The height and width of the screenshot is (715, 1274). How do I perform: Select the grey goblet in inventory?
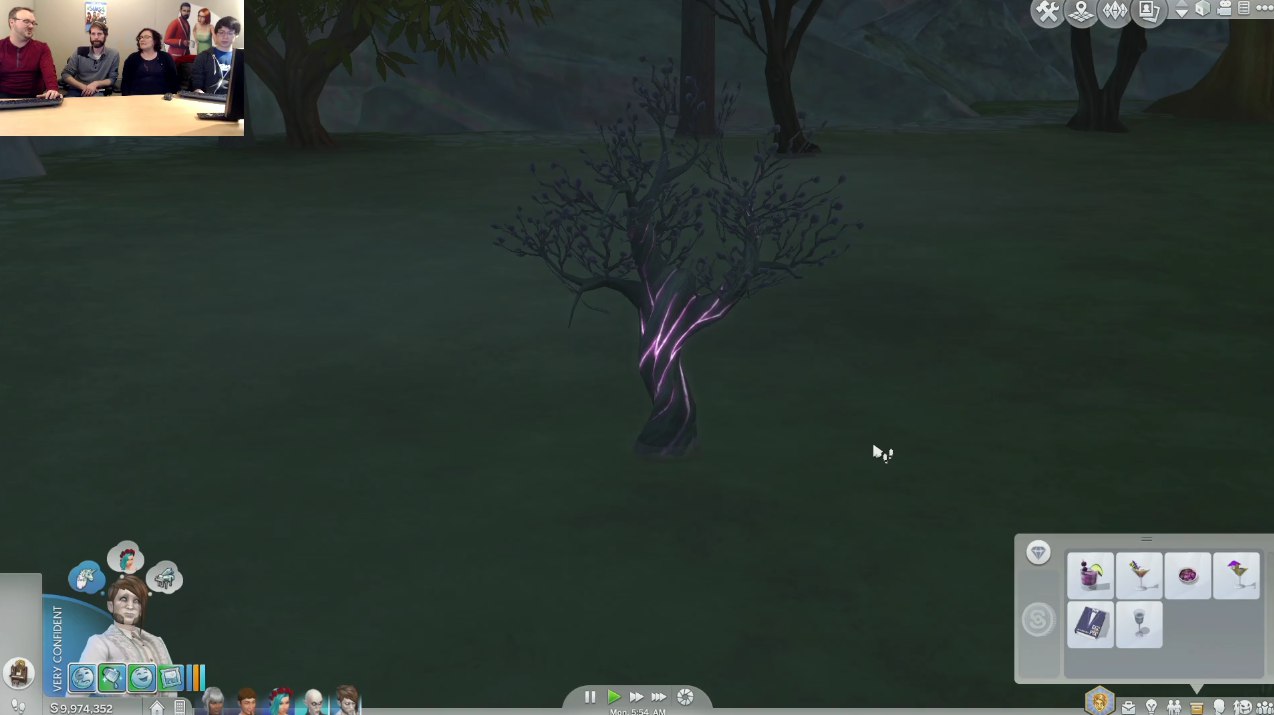point(1139,624)
